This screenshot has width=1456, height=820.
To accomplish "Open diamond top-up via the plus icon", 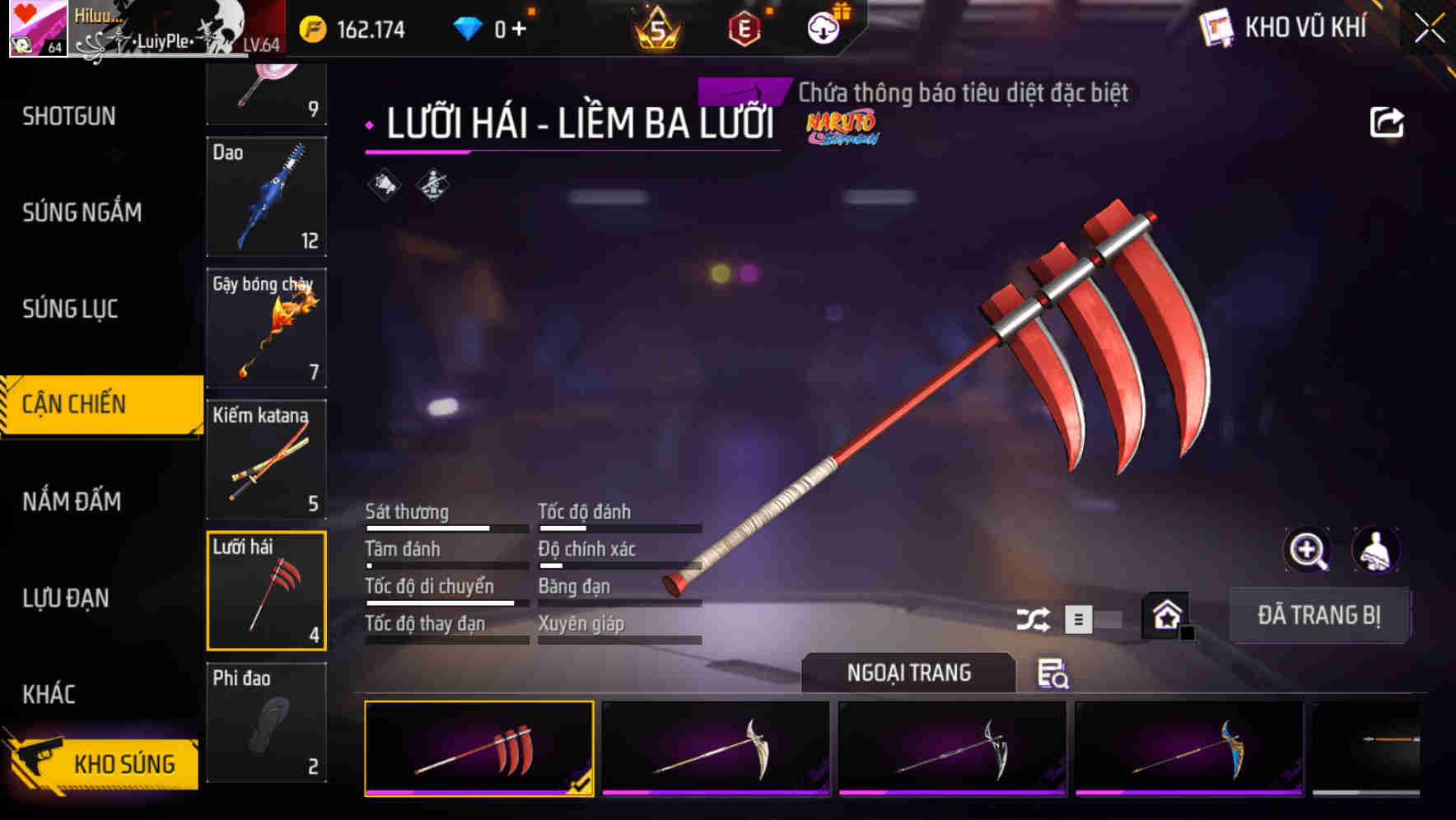I will (x=519, y=27).
